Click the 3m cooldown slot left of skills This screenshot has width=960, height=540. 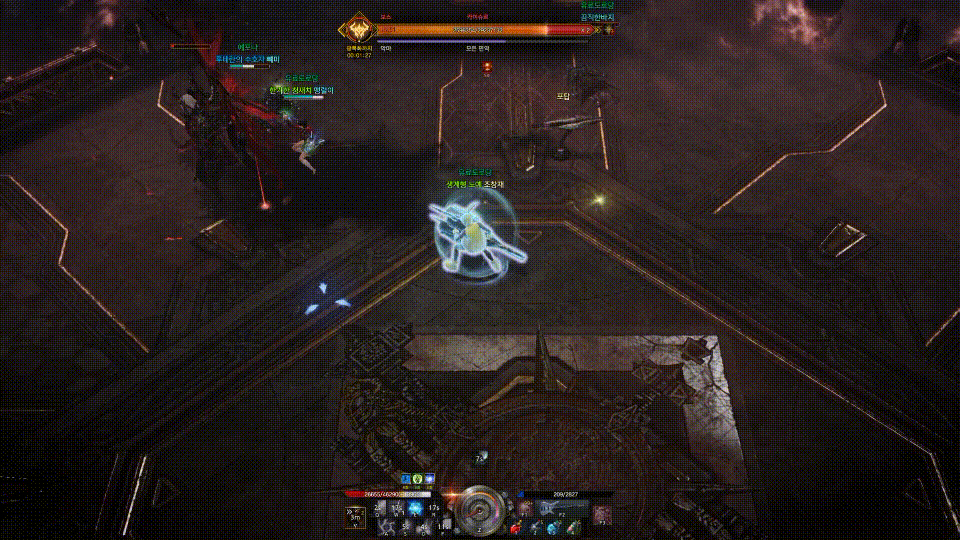(355, 515)
